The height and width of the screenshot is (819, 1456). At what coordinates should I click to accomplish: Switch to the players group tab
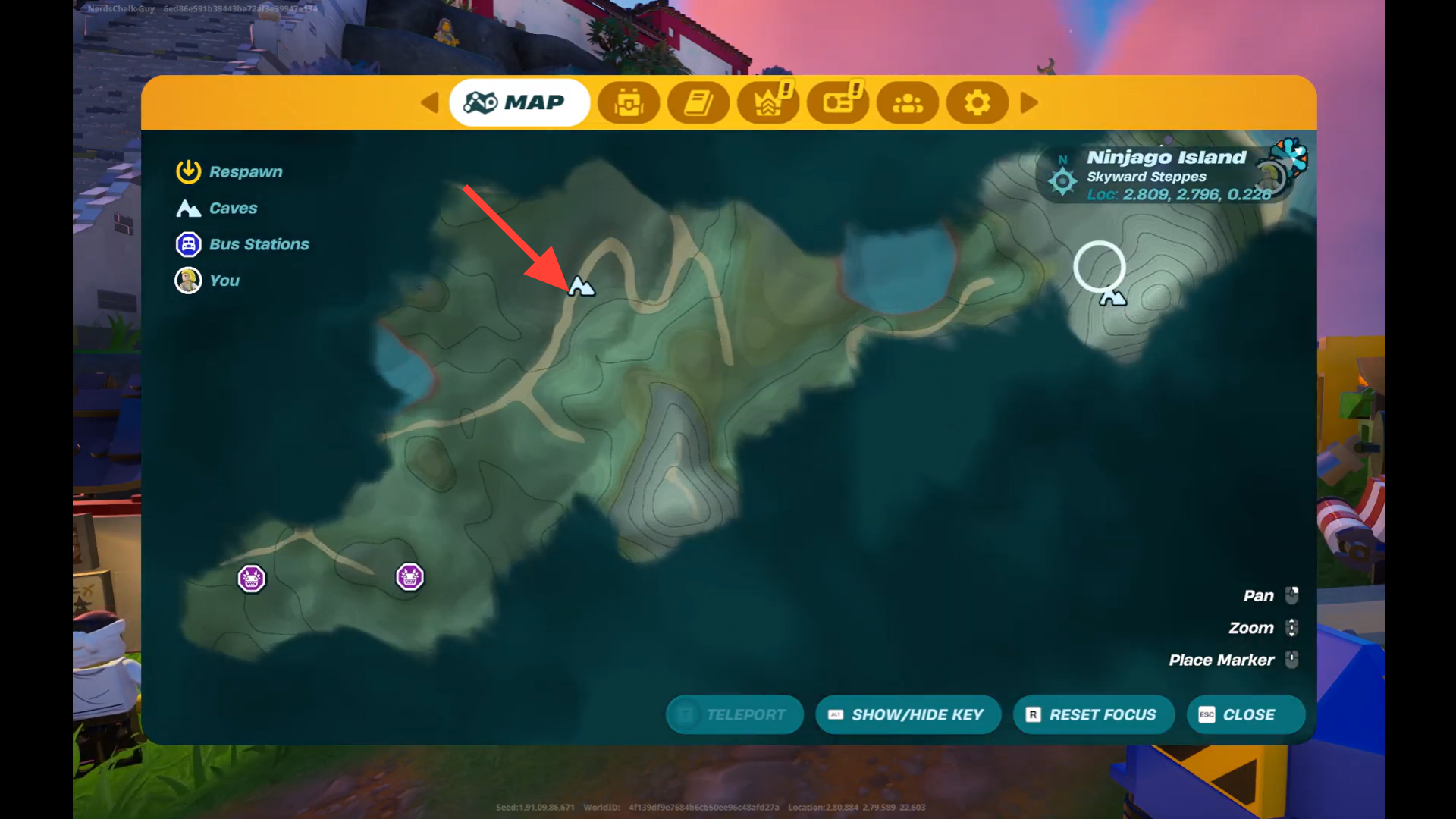click(x=908, y=102)
